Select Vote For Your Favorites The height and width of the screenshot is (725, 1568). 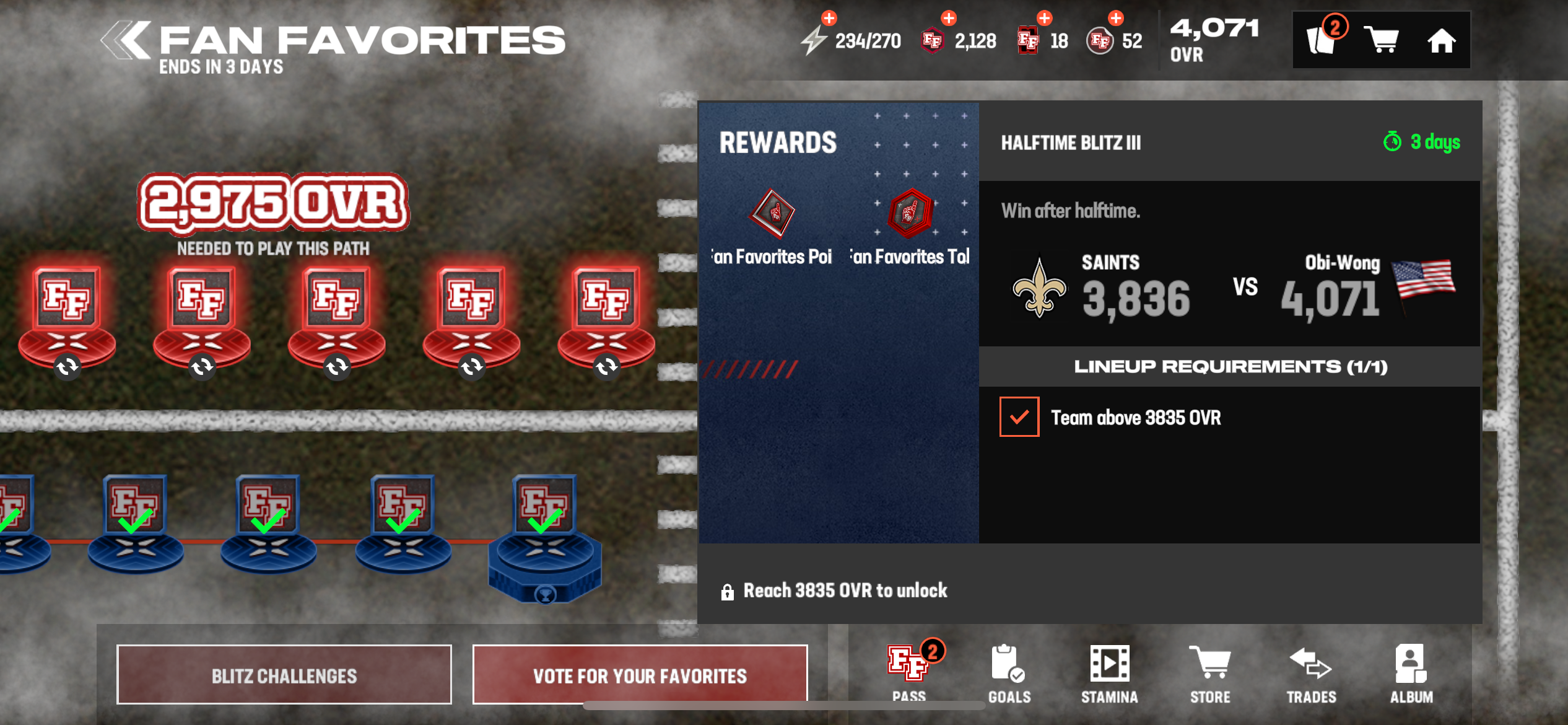pyautogui.click(x=640, y=675)
